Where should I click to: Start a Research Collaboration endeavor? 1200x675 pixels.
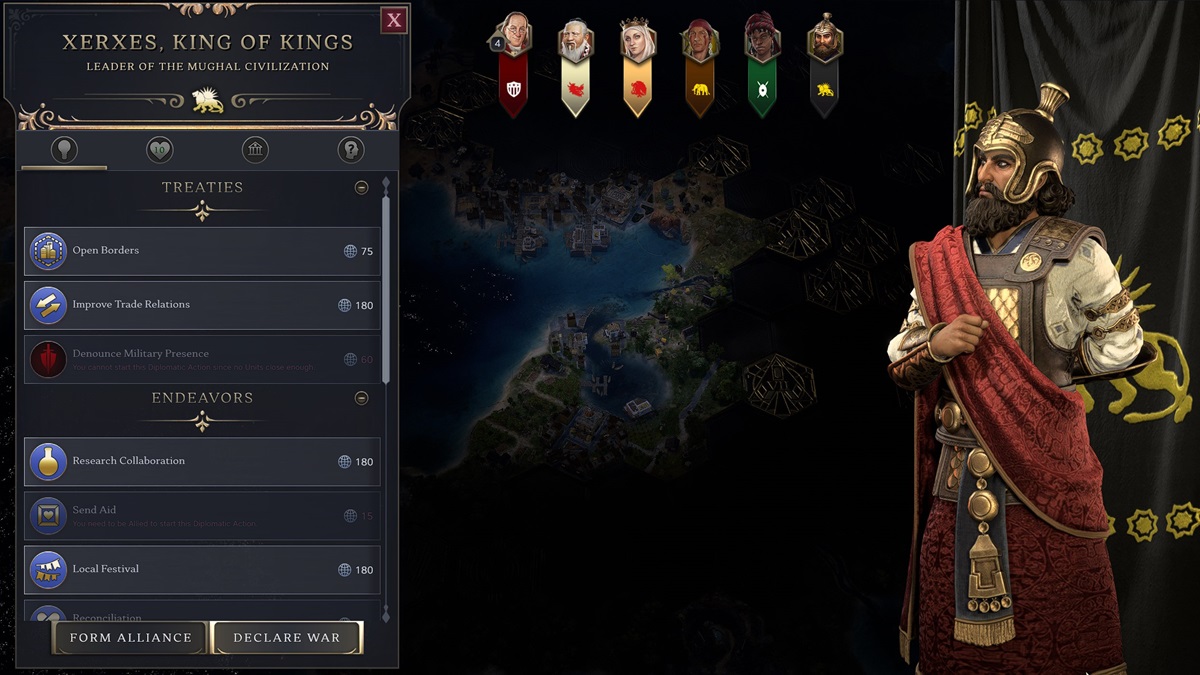202,462
